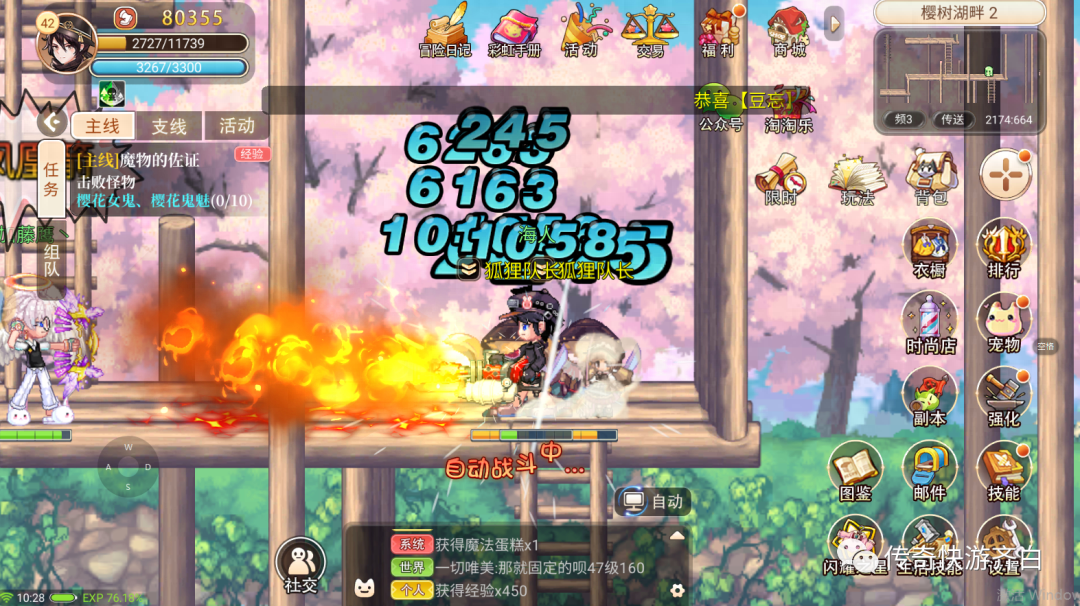Toggle the 自动 auto-battle button

[x=654, y=501]
